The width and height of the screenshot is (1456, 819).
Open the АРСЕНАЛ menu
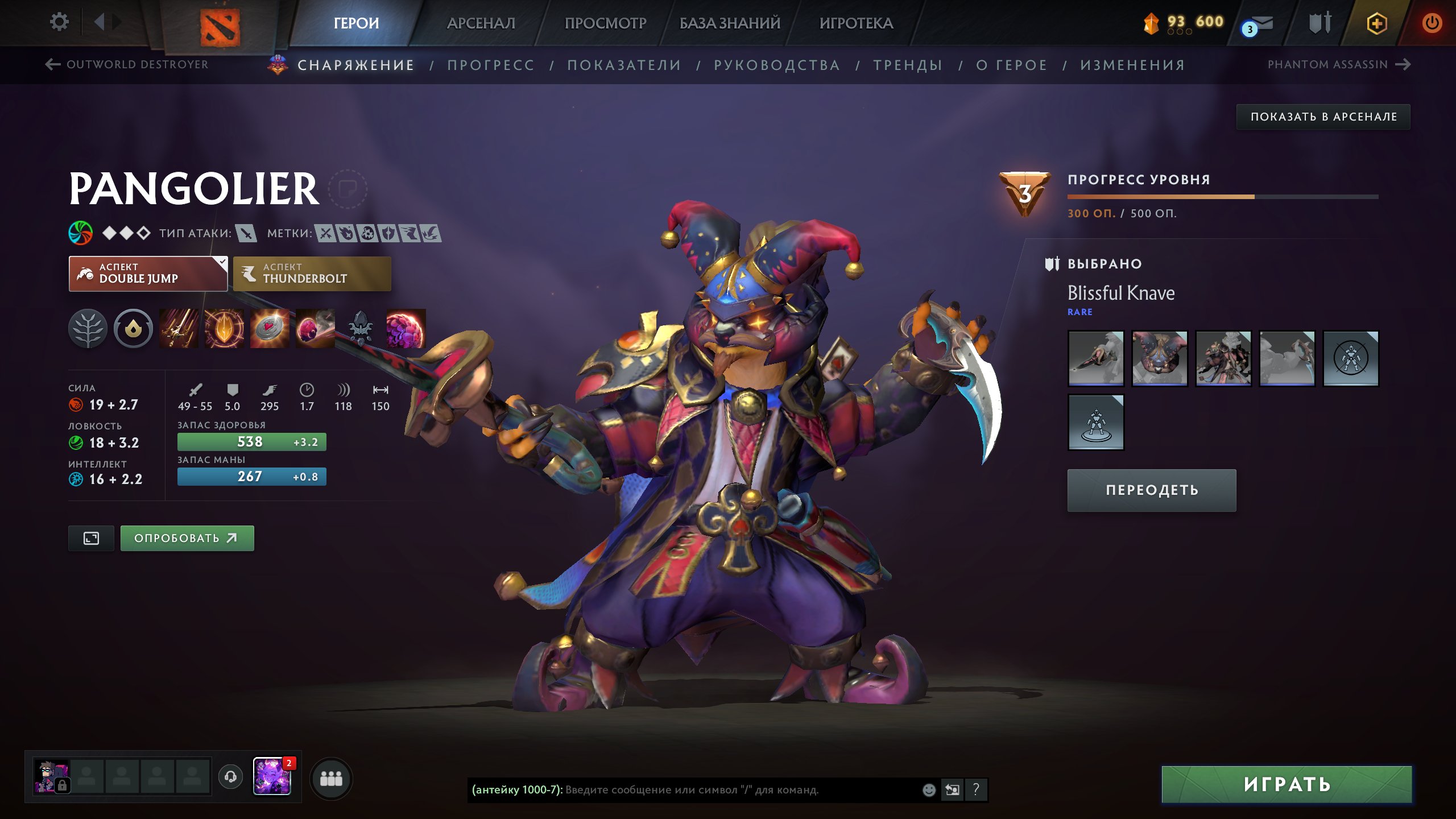point(481,23)
